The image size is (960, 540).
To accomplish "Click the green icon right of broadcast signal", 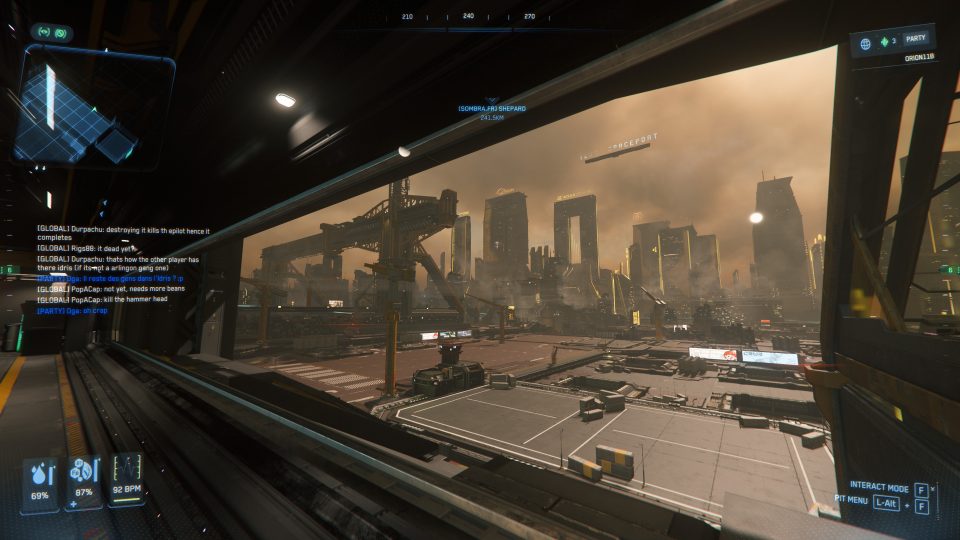I will [x=61, y=32].
